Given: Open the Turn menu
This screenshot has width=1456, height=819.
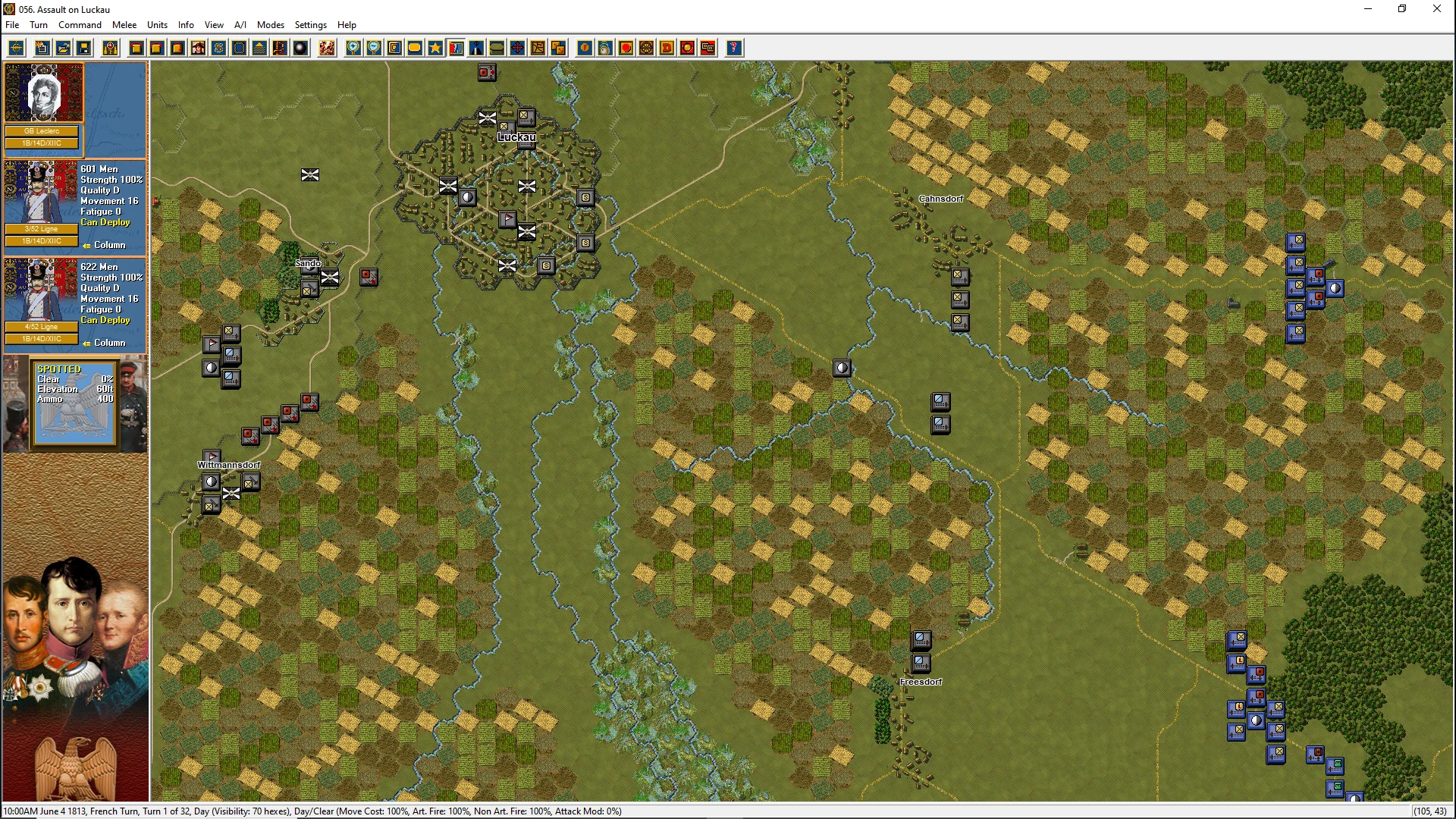Looking at the screenshot, I should 39,25.
